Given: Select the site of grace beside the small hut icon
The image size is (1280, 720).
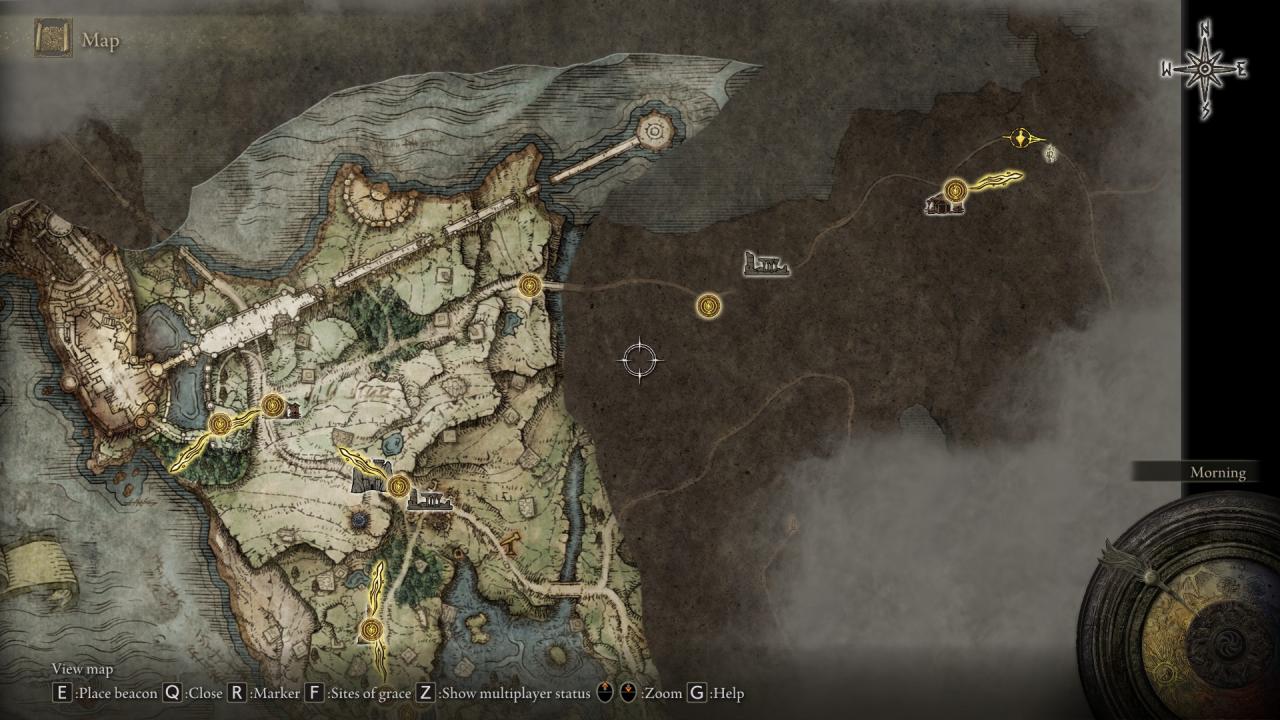Looking at the screenshot, I should pyautogui.click(x=273, y=404).
